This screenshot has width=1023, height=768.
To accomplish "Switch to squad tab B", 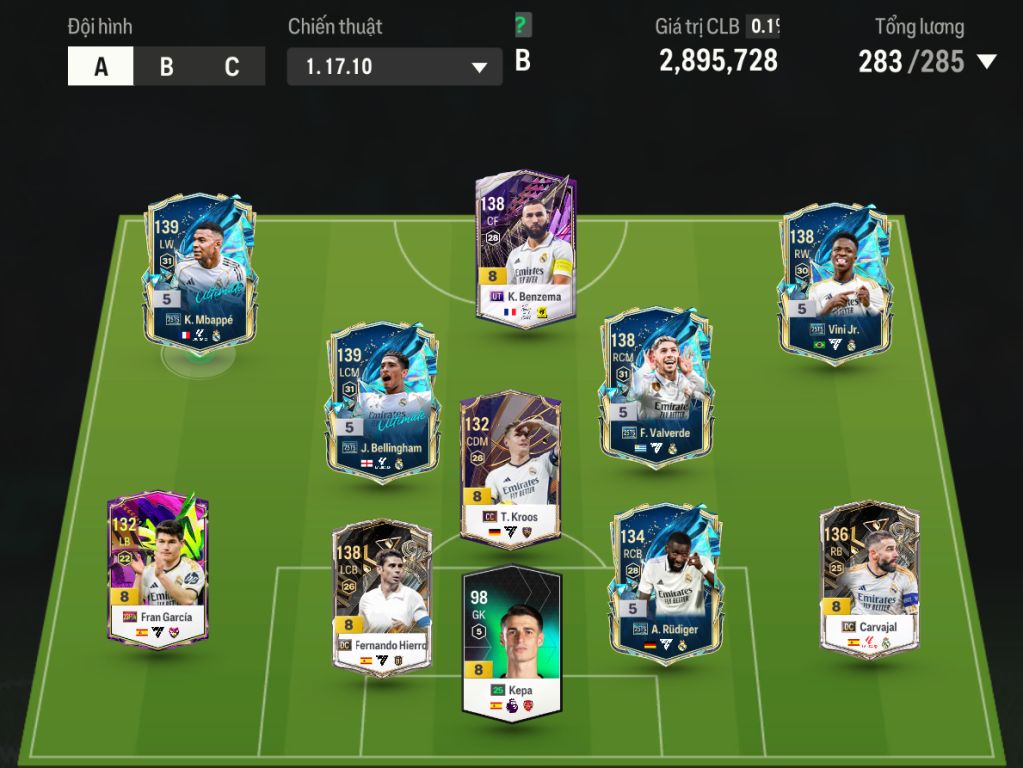I will [166, 67].
